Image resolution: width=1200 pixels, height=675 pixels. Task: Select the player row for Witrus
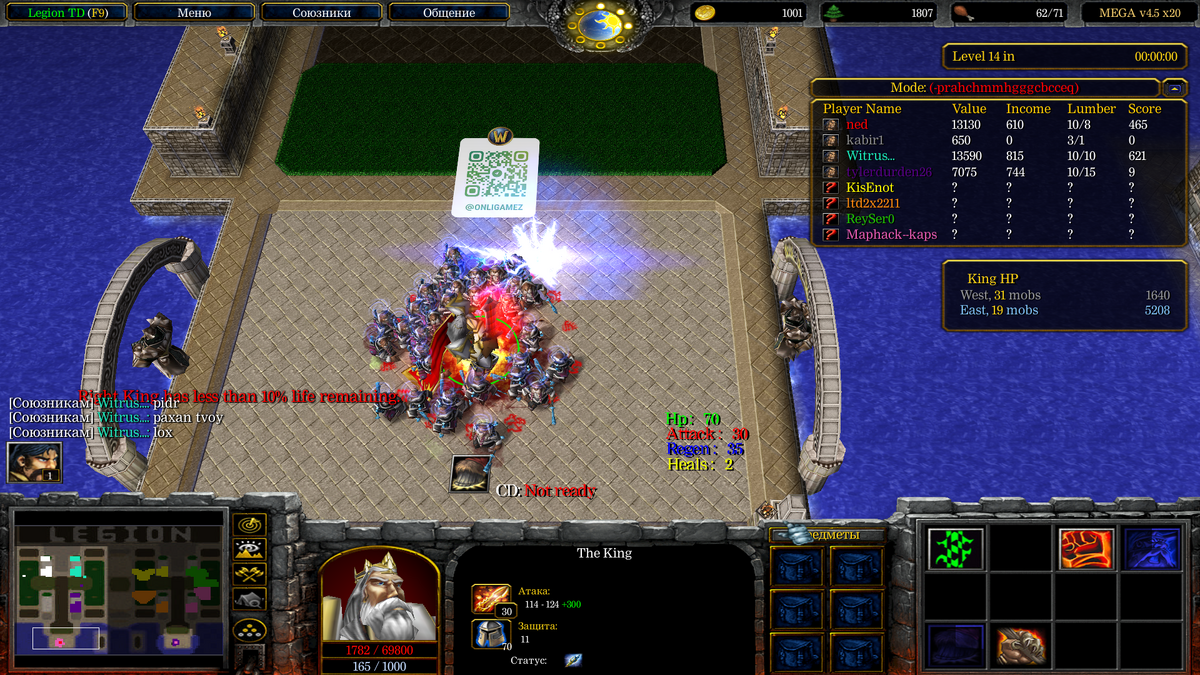click(x=871, y=156)
